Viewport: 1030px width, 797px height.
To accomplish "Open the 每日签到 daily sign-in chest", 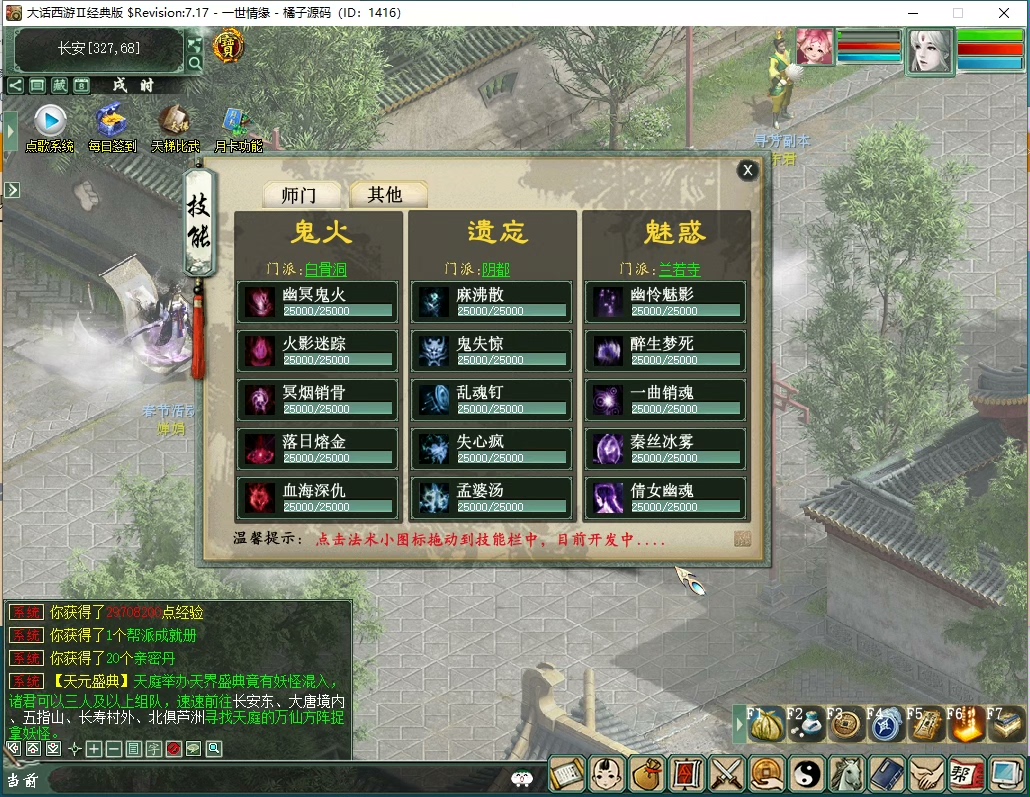I will pyautogui.click(x=111, y=124).
